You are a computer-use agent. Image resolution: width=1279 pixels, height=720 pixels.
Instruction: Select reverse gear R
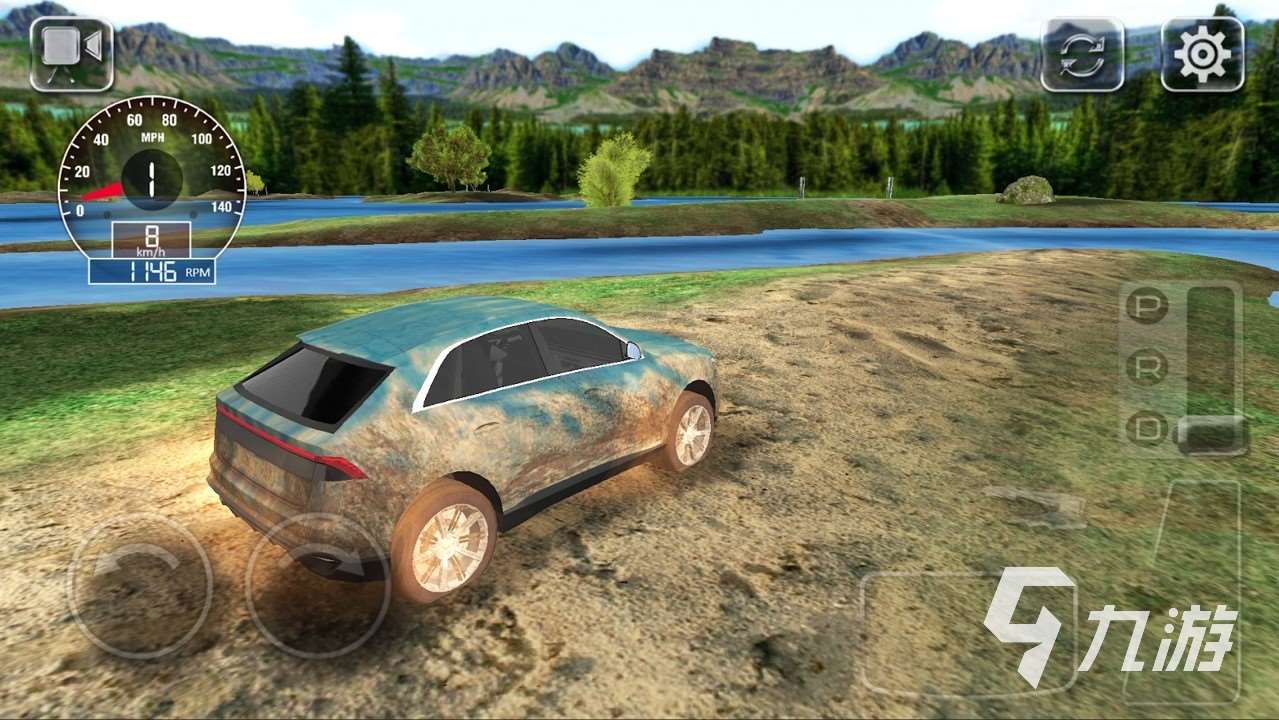(1146, 368)
